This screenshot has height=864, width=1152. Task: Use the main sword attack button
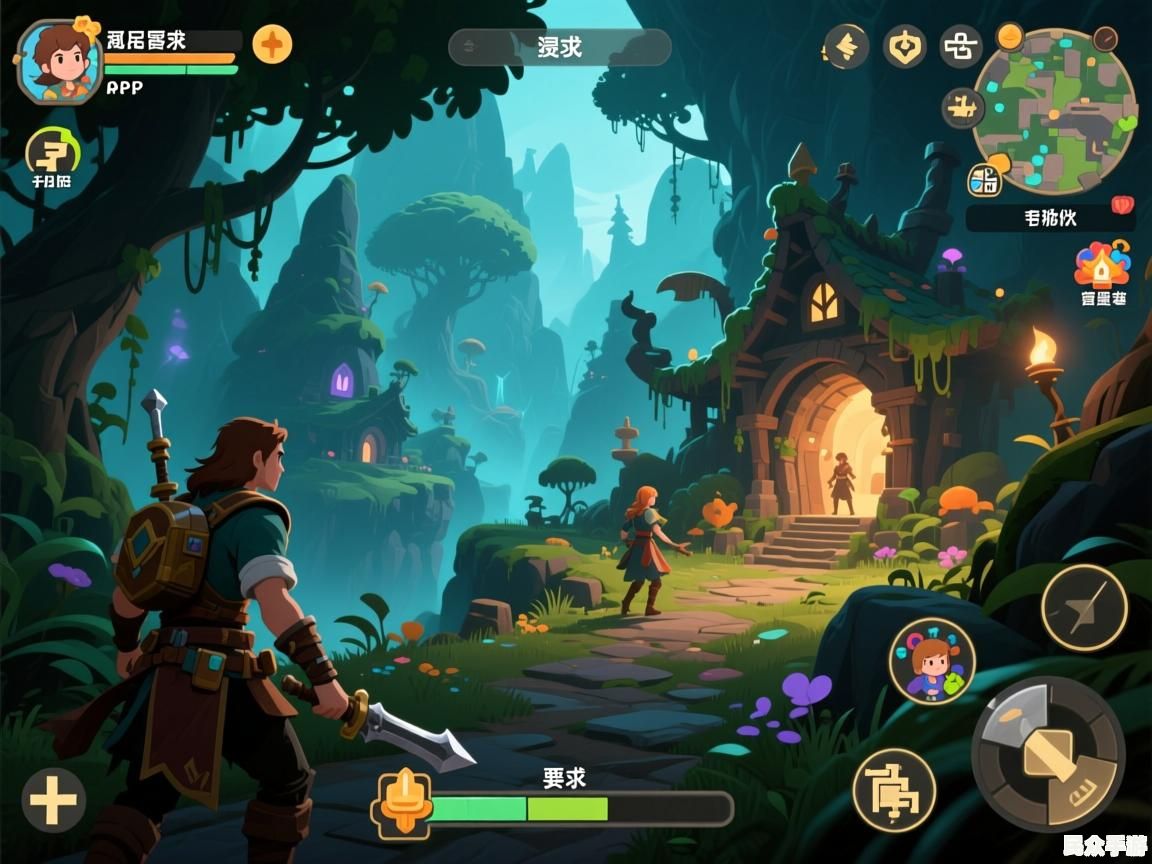[x=1047, y=753]
